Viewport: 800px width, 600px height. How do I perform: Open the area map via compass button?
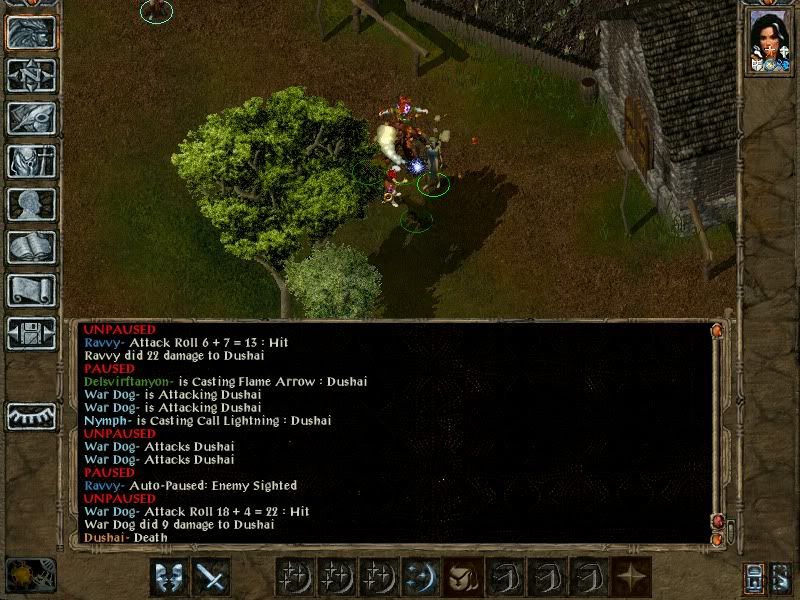tap(31, 76)
